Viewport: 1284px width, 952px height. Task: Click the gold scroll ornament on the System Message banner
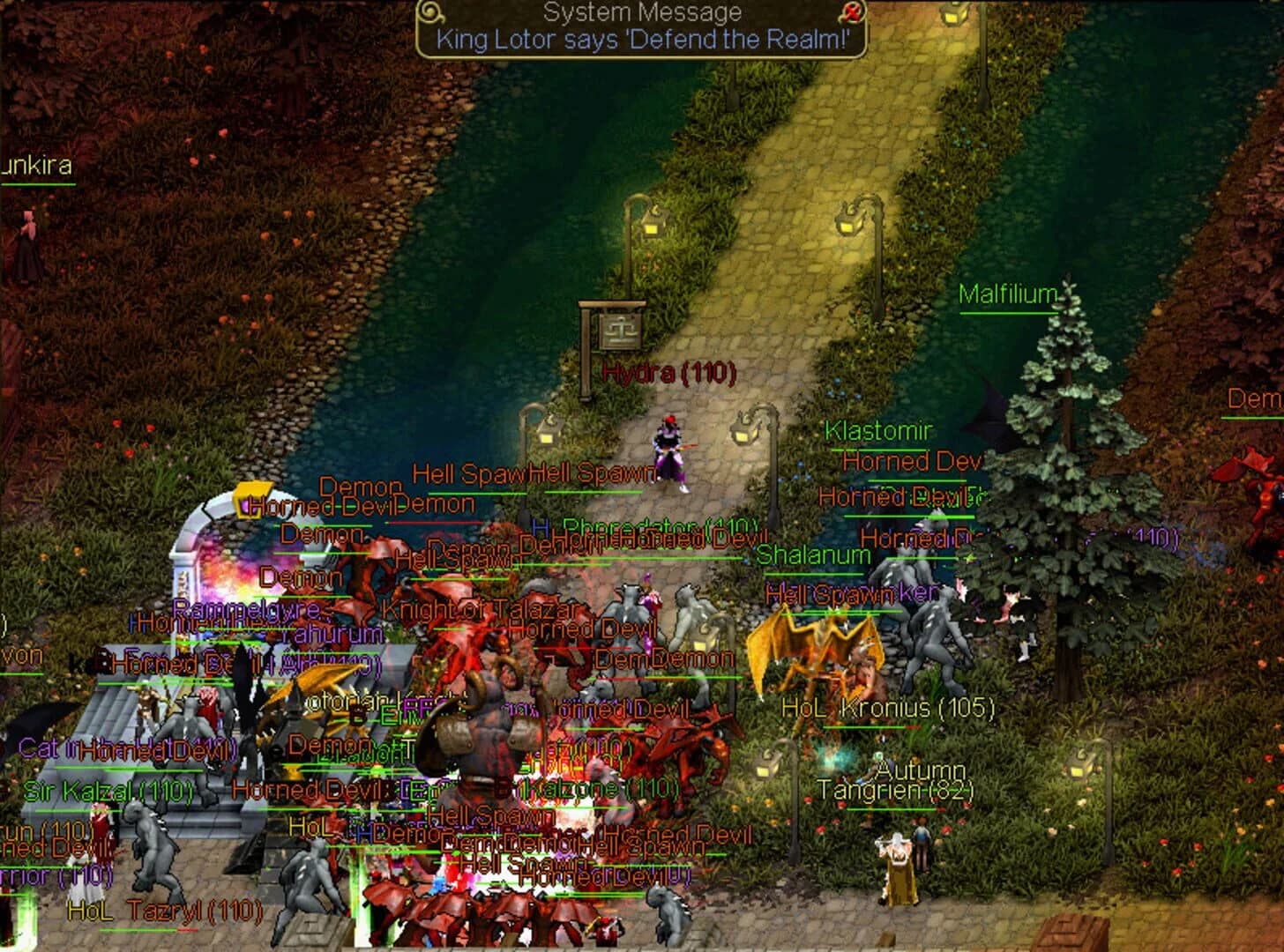point(430,12)
